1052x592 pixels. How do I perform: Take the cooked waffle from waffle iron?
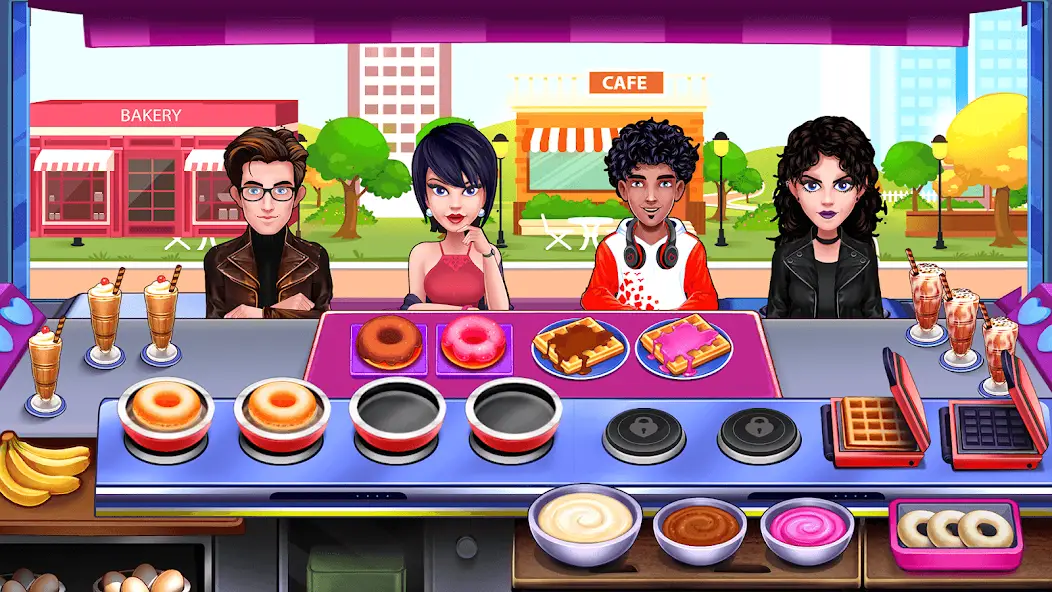tap(872, 427)
